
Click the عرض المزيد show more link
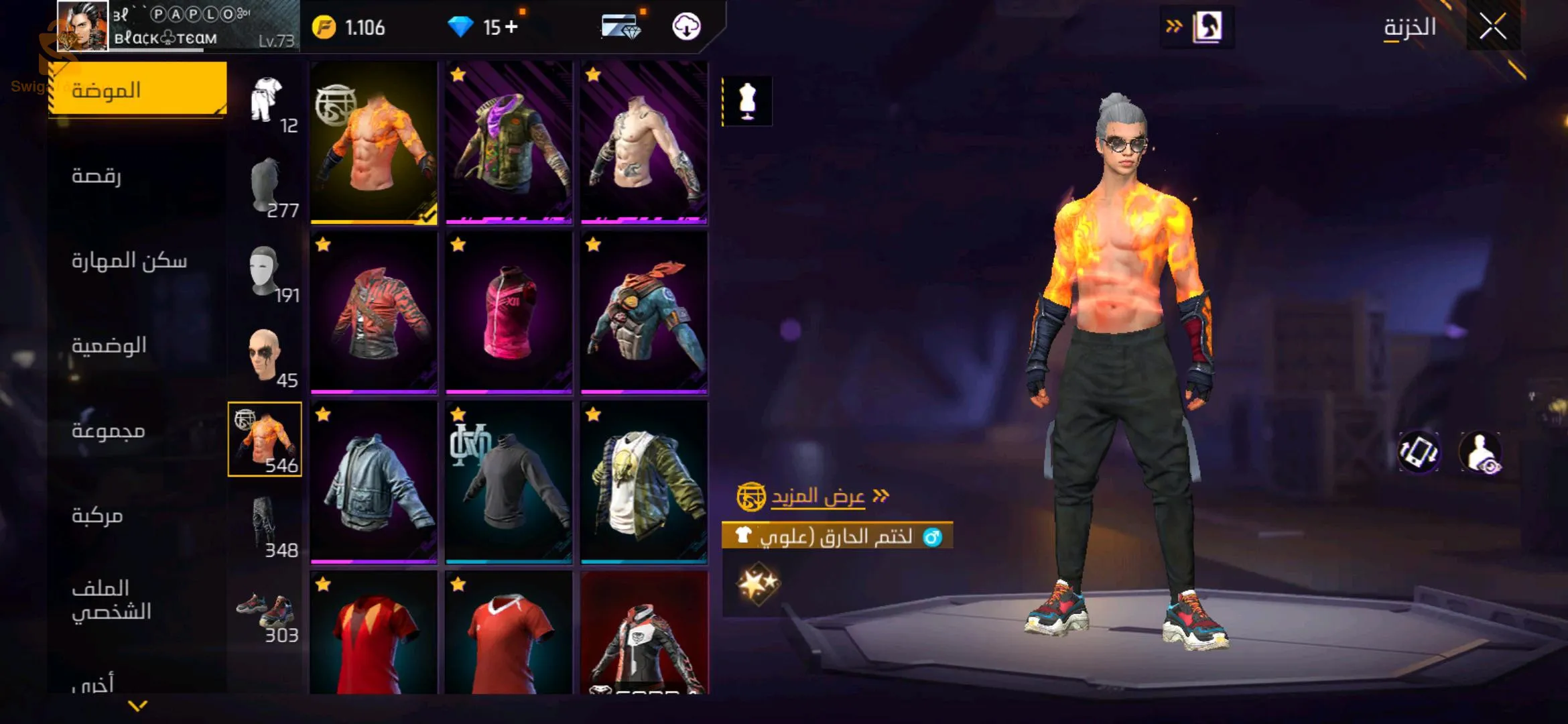point(818,497)
